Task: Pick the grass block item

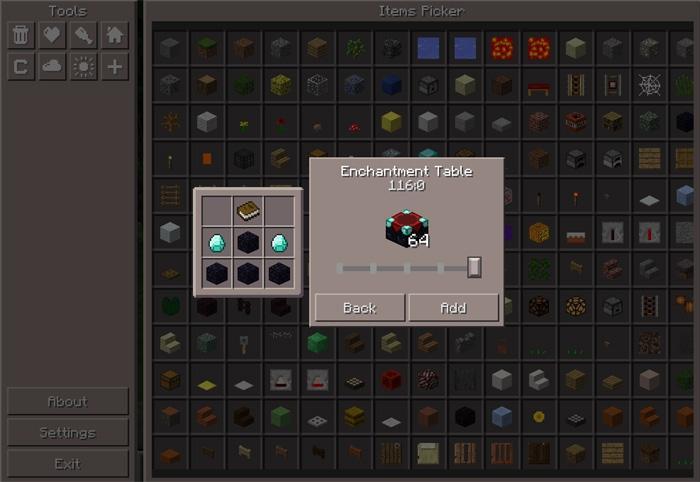Action: 207,46
